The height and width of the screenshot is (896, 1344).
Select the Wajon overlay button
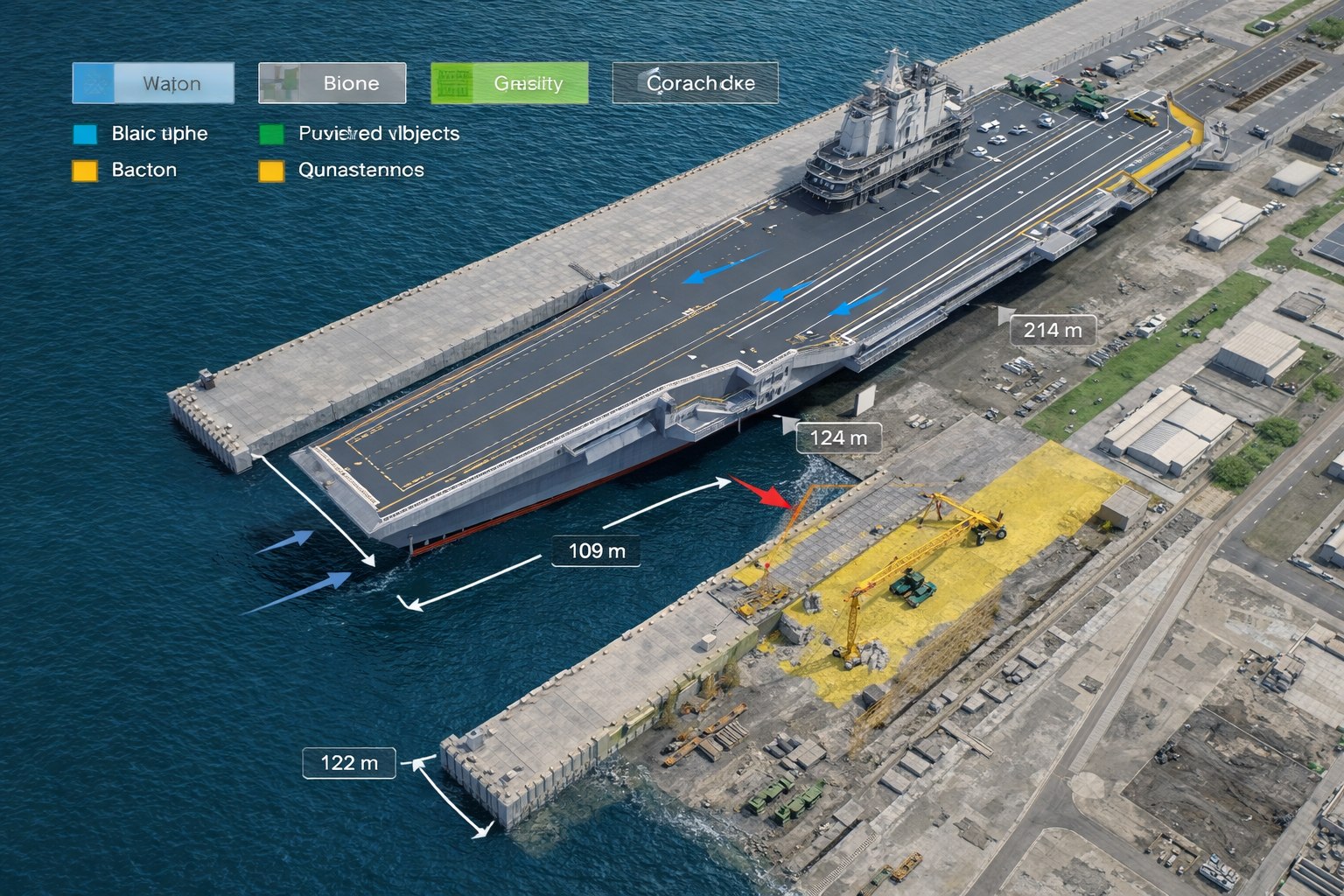coord(153,84)
